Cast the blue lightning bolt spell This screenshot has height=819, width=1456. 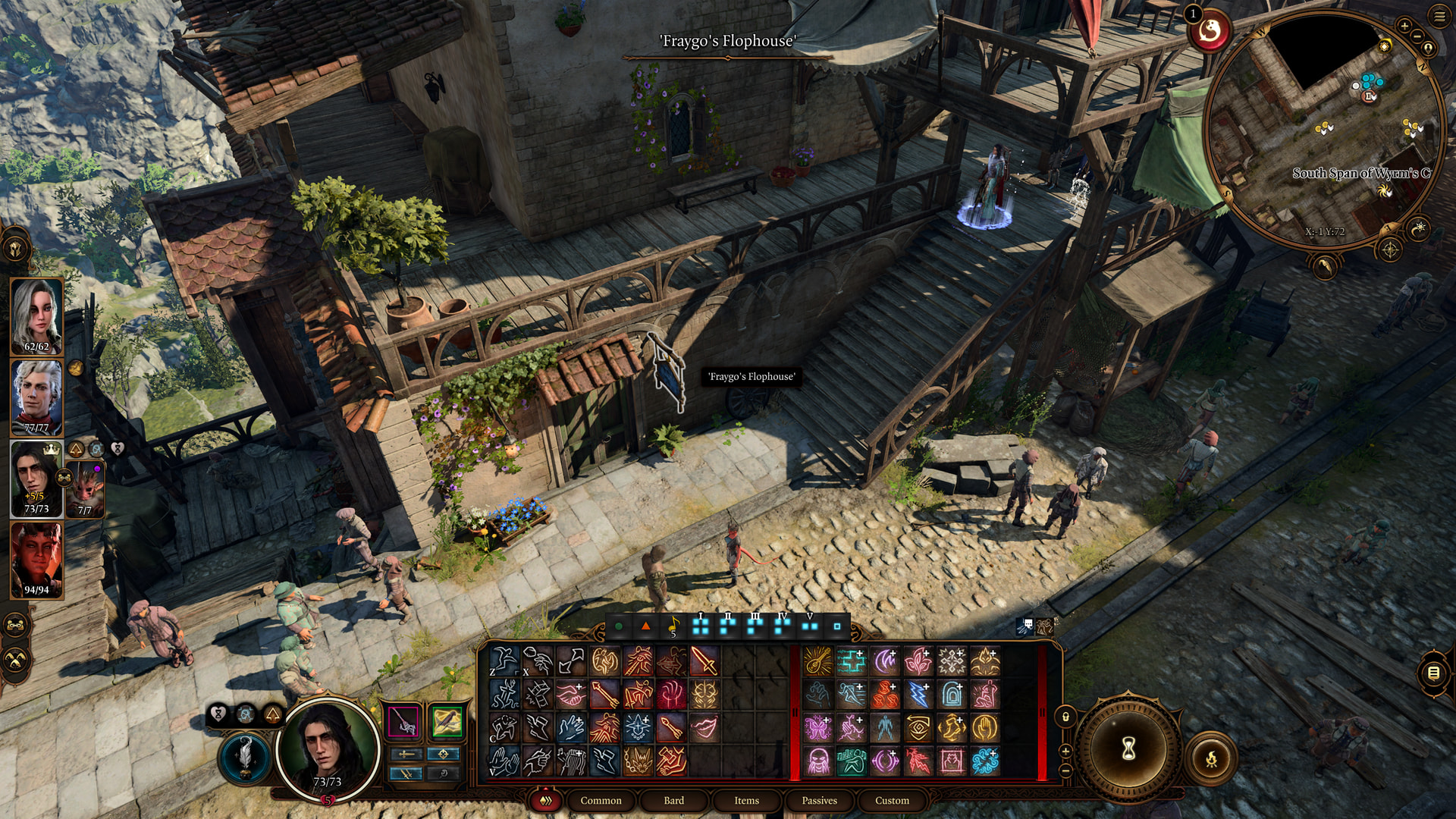coord(918,694)
